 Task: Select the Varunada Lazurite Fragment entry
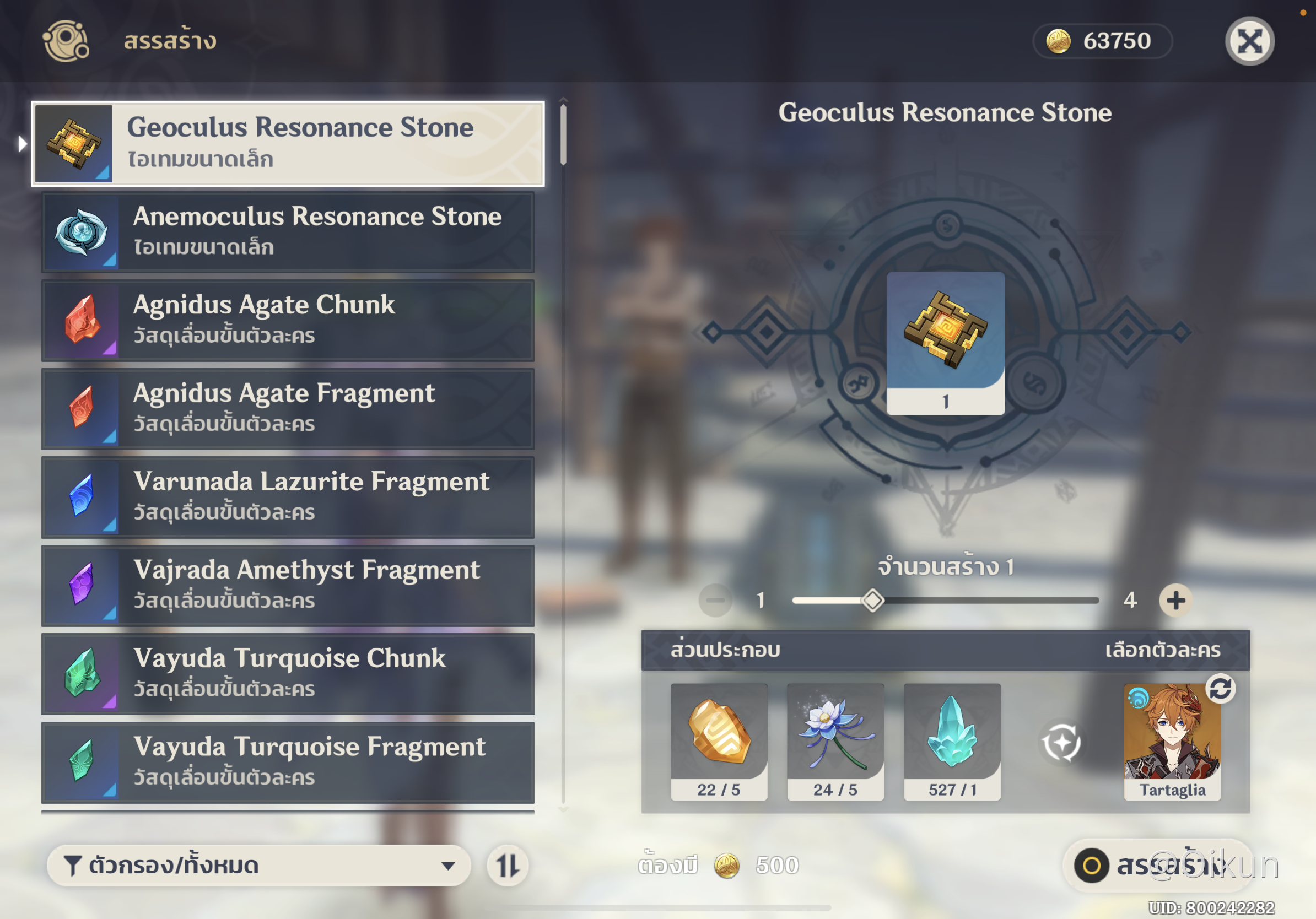[287, 499]
